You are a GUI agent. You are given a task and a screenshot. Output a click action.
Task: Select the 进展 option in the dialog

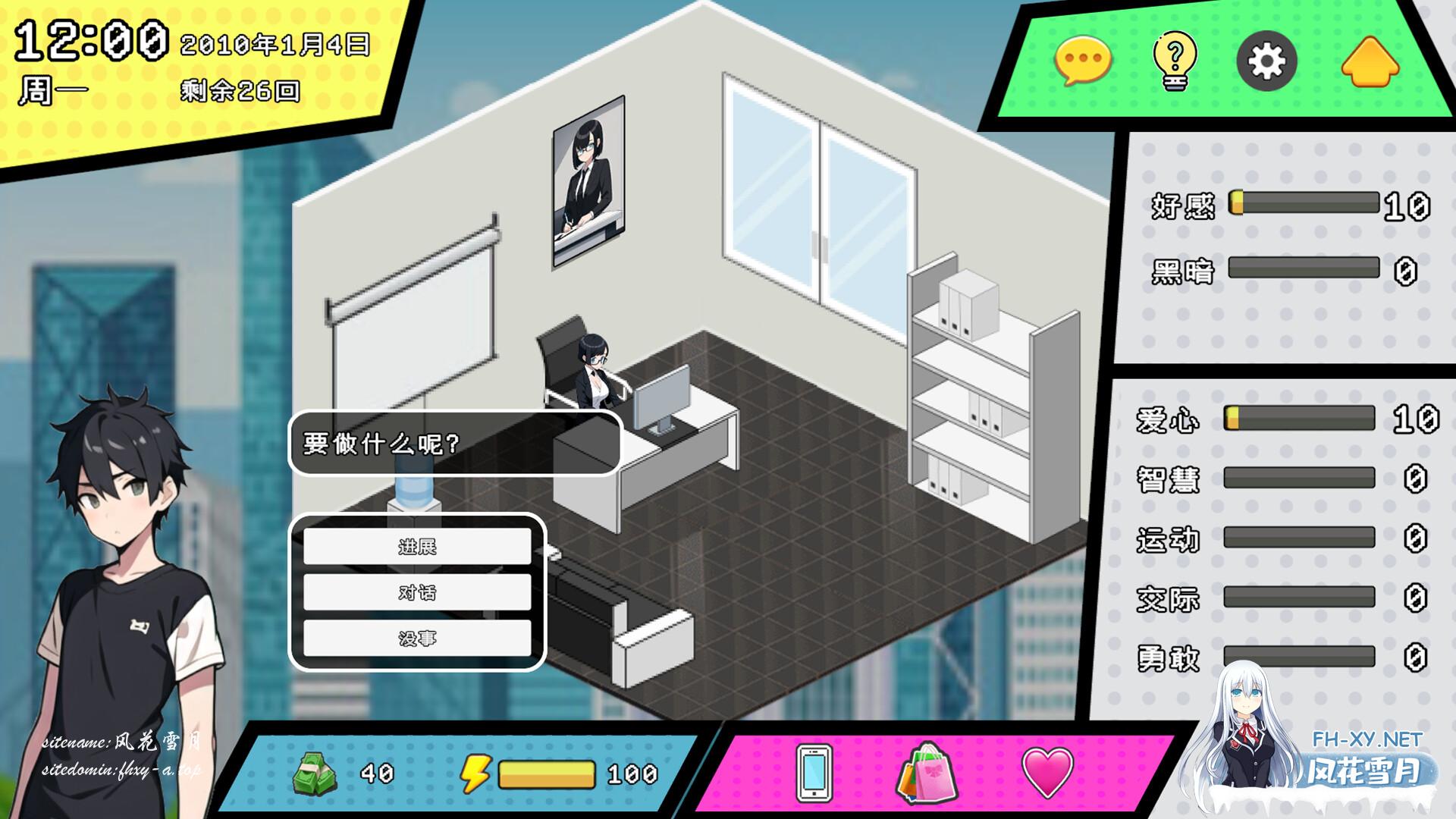[x=417, y=548]
